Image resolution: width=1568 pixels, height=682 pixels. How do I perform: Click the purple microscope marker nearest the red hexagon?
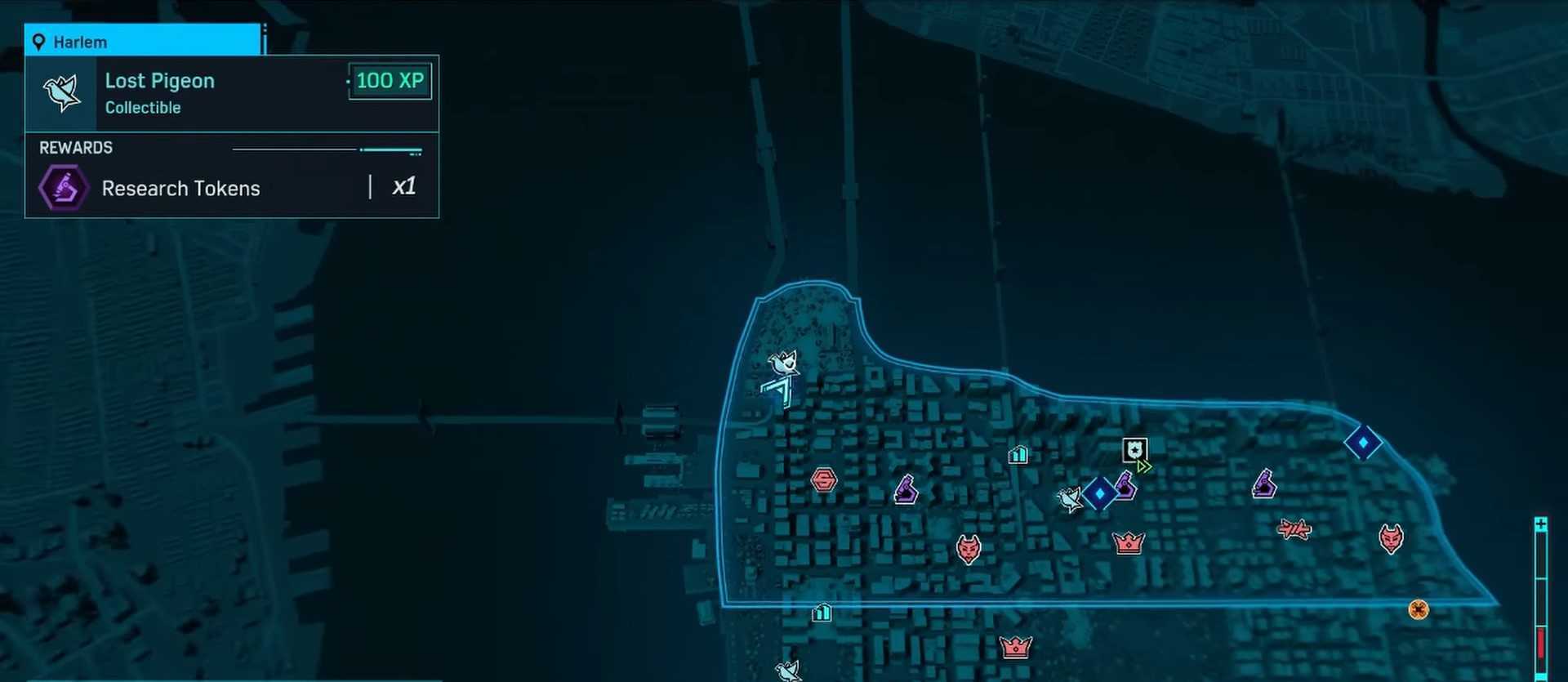pos(906,490)
